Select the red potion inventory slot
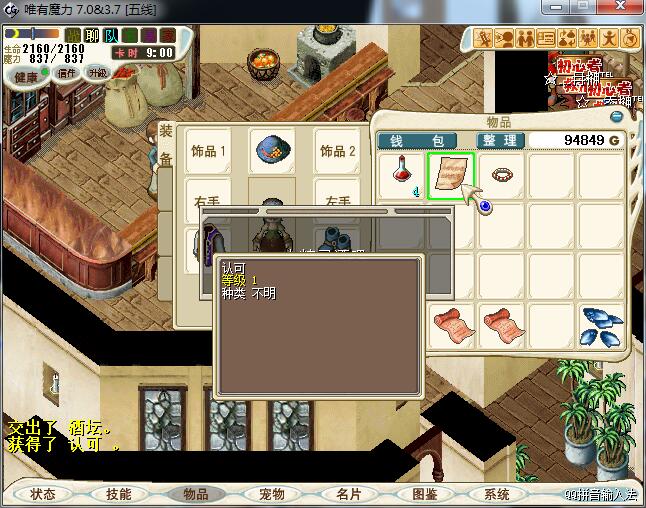The image size is (646, 508). [x=402, y=177]
